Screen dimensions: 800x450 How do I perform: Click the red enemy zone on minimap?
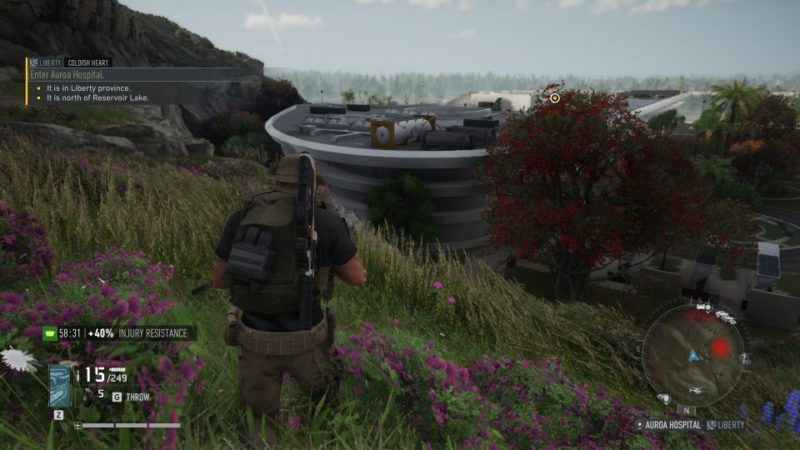point(720,348)
